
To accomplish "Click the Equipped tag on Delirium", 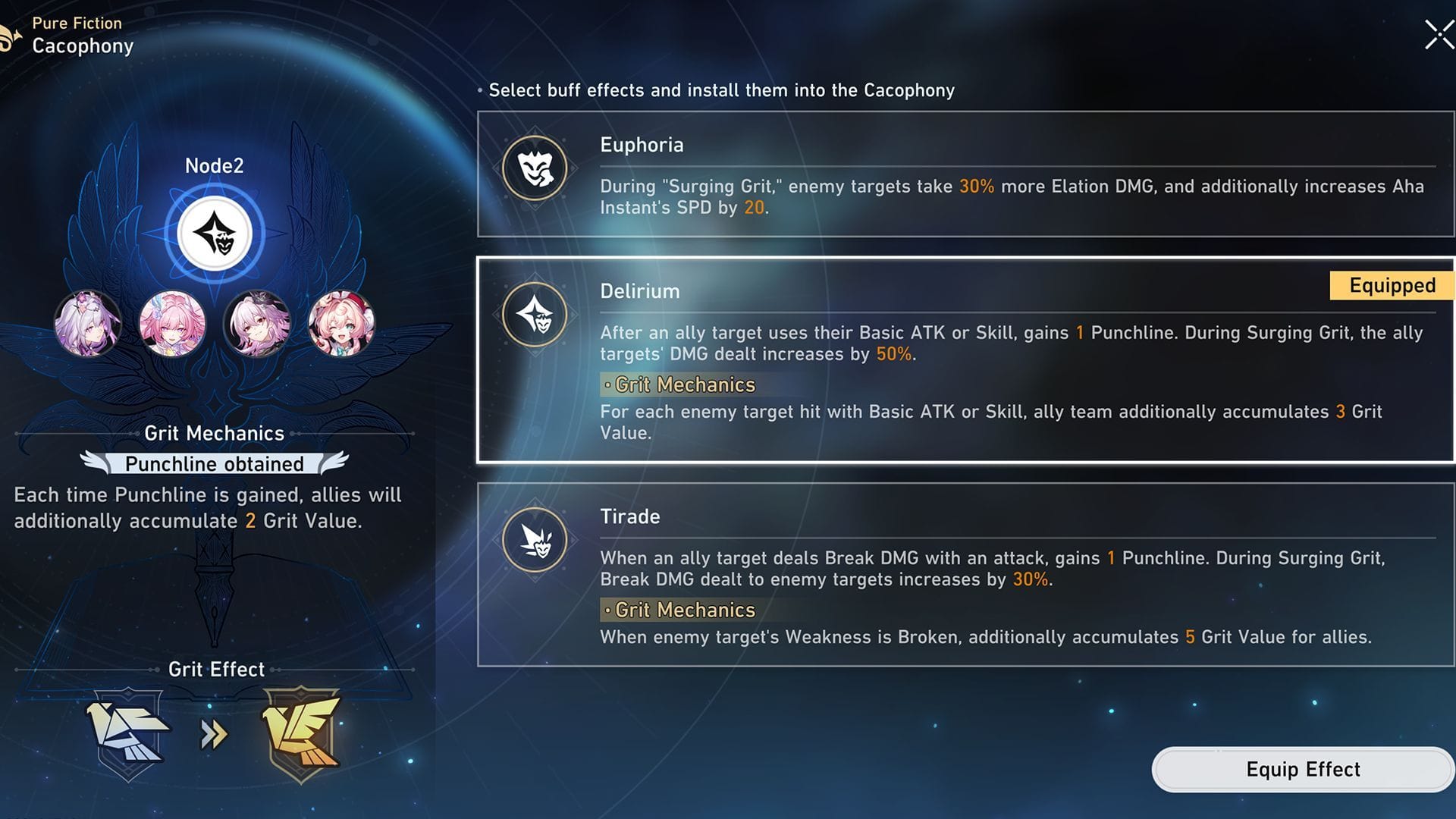I will coord(1390,285).
